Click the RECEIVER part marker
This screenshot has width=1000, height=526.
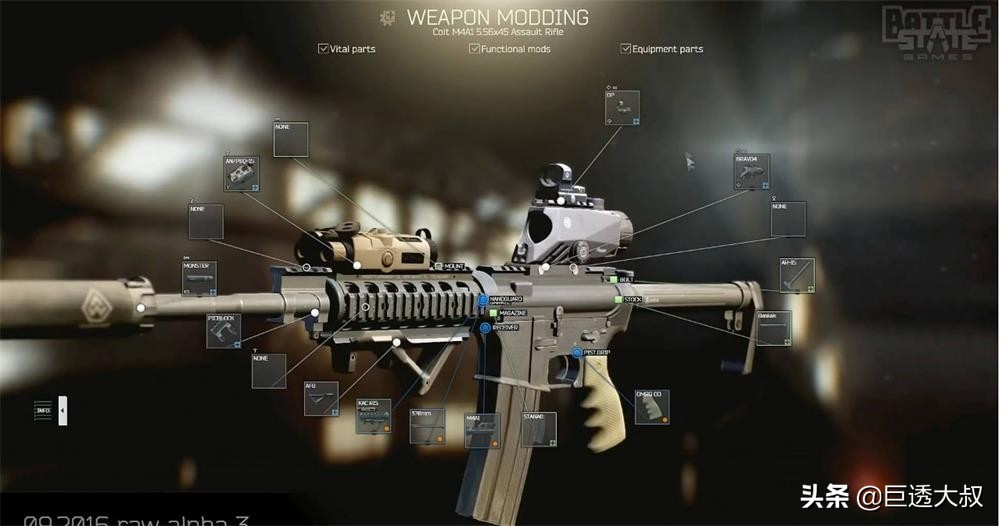coord(485,327)
